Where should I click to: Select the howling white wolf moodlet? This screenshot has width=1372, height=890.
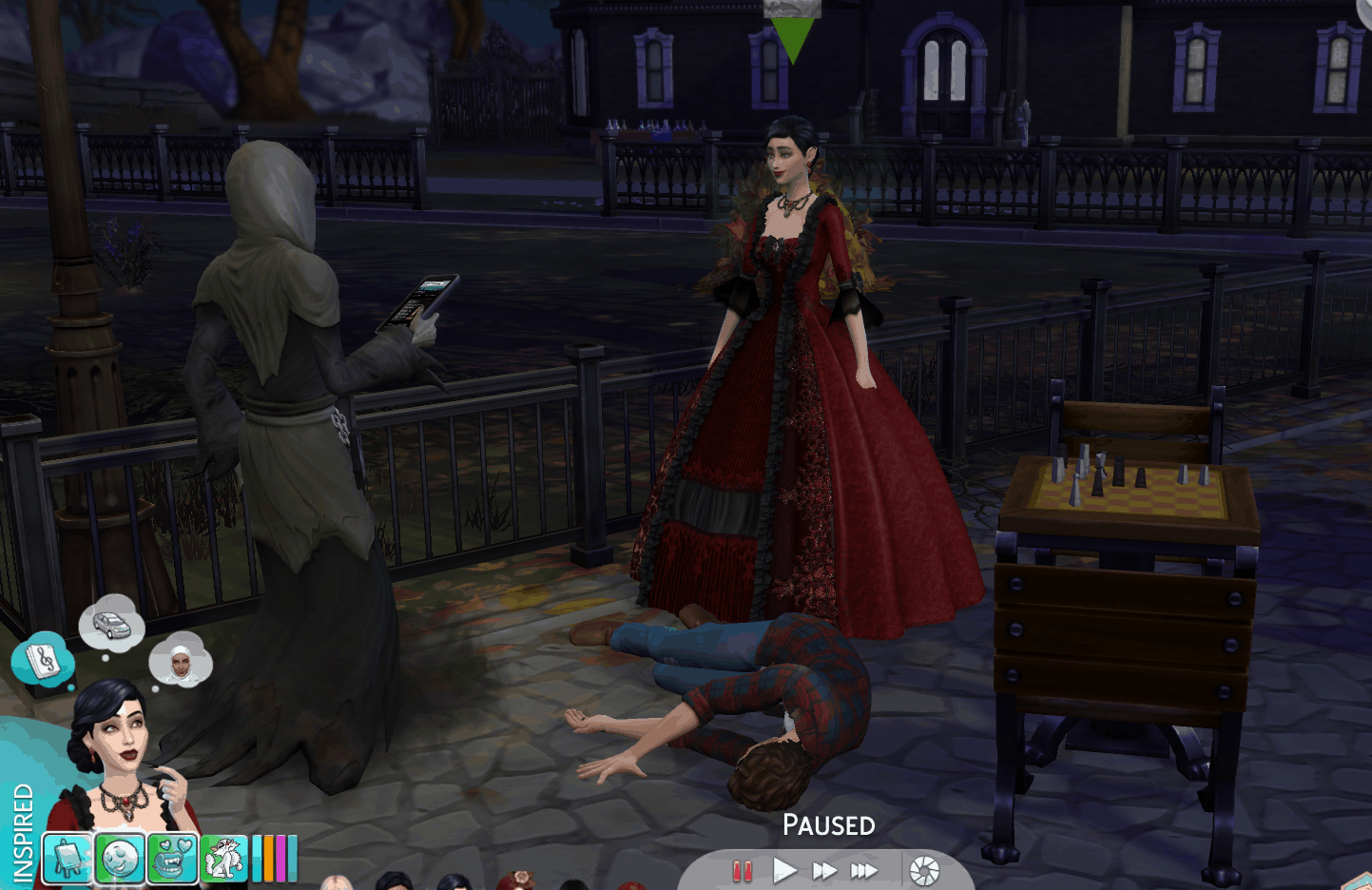[x=223, y=859]
